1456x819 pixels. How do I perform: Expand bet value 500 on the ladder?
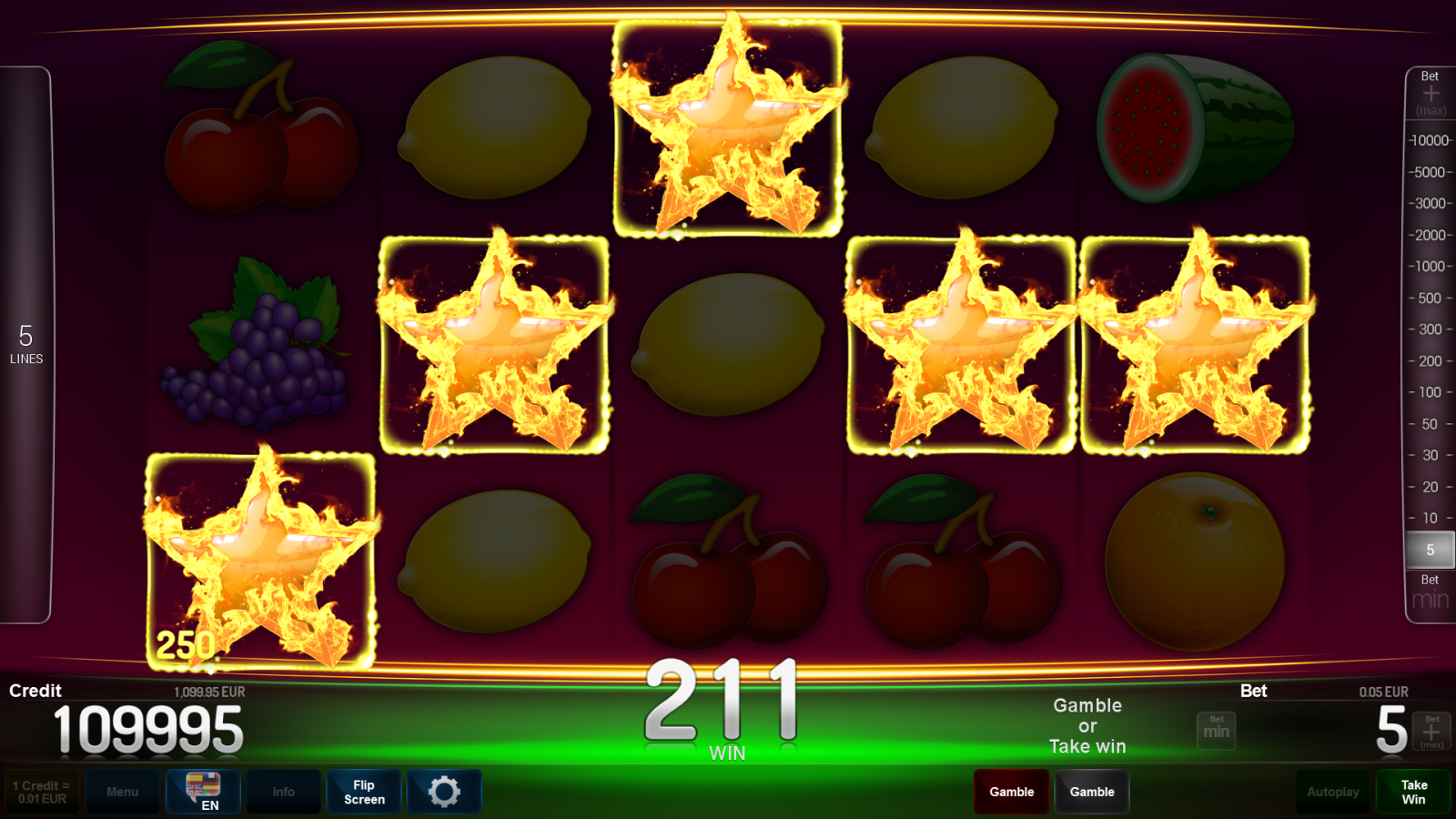click(1427, 298)
